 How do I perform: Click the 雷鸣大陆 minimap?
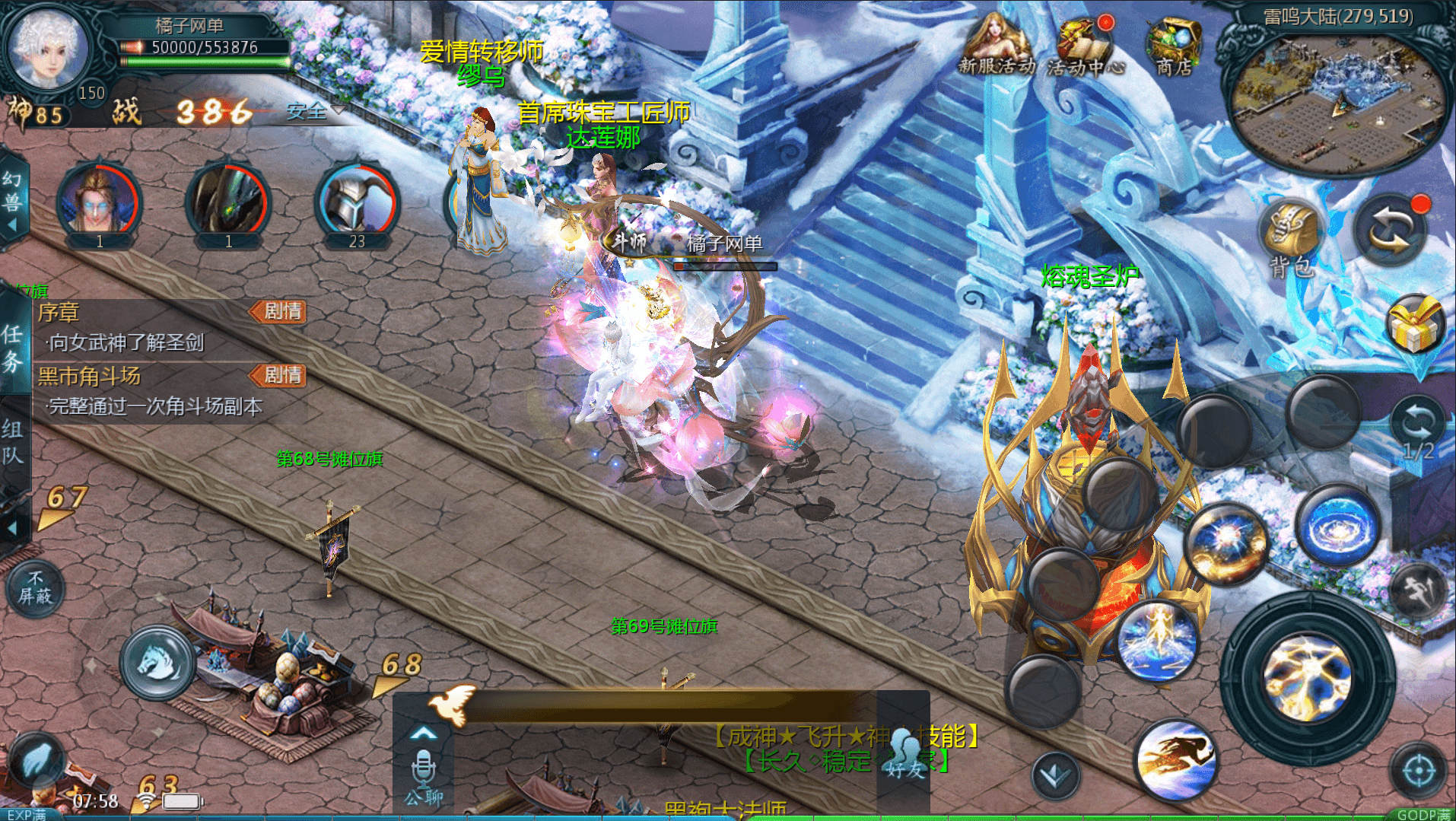pos(1339,99)
